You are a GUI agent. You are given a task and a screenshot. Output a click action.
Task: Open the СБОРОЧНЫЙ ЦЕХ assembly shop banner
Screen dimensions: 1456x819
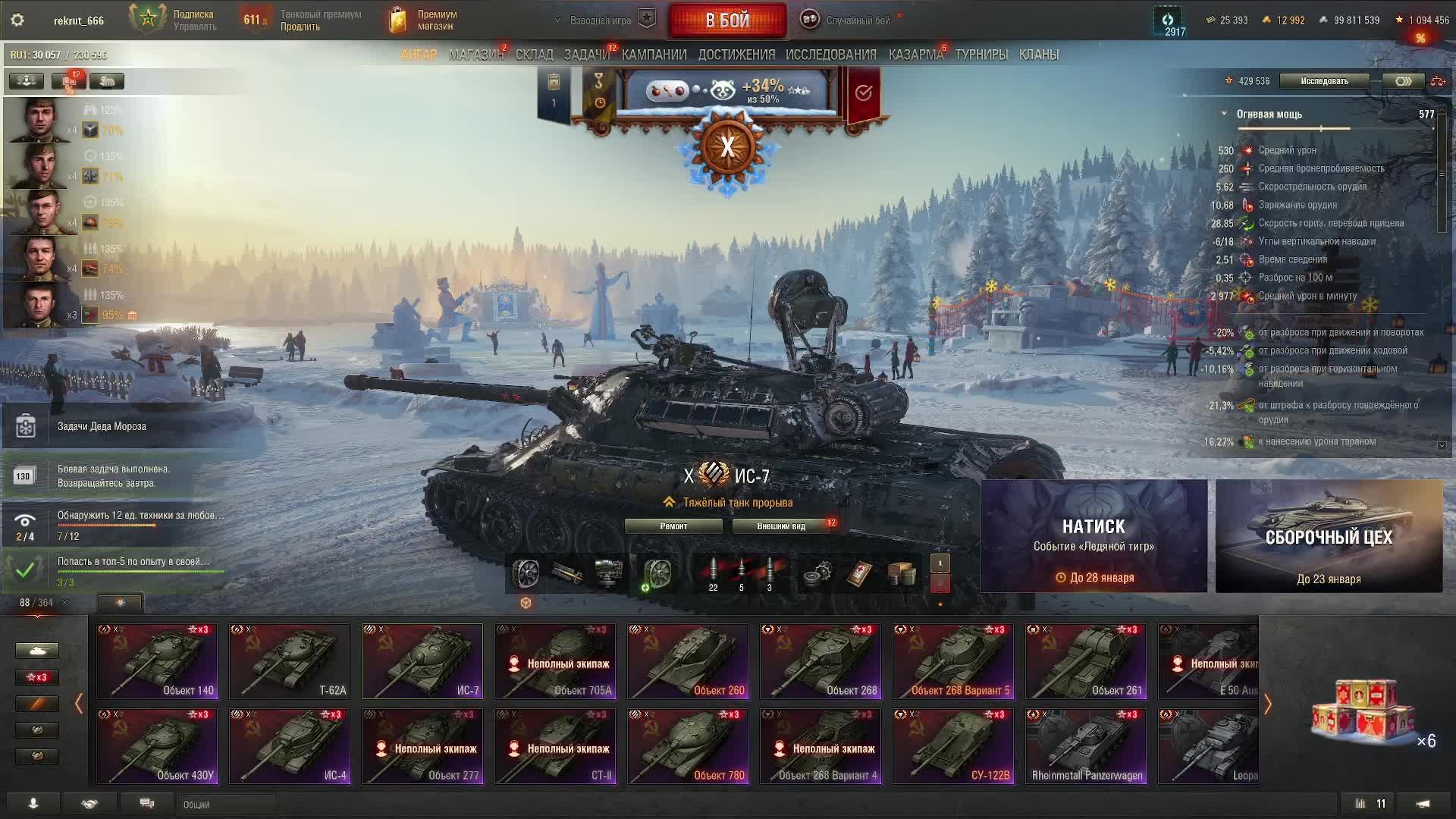(x=1329, y=536)
